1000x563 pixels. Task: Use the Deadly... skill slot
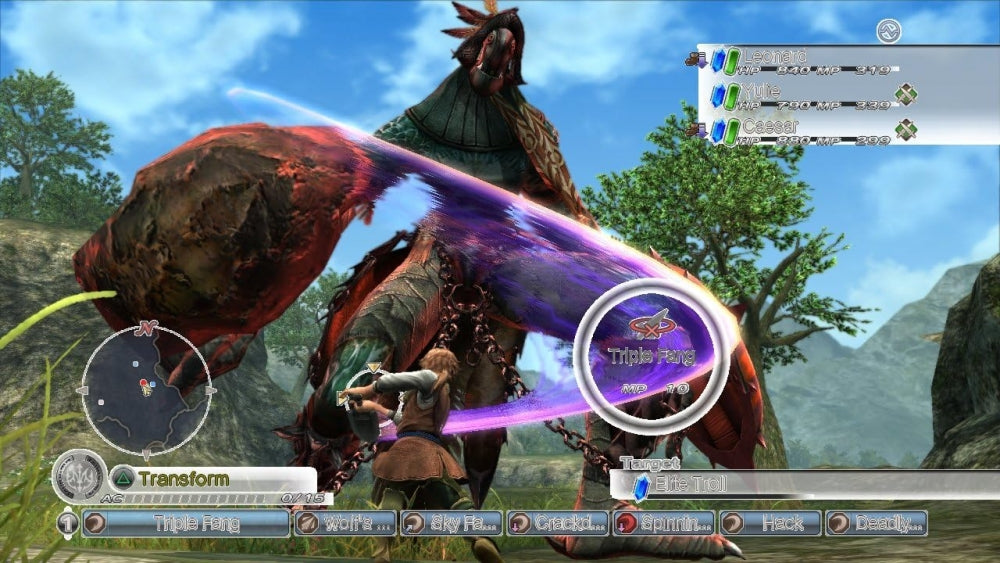[x=876, y=523]
